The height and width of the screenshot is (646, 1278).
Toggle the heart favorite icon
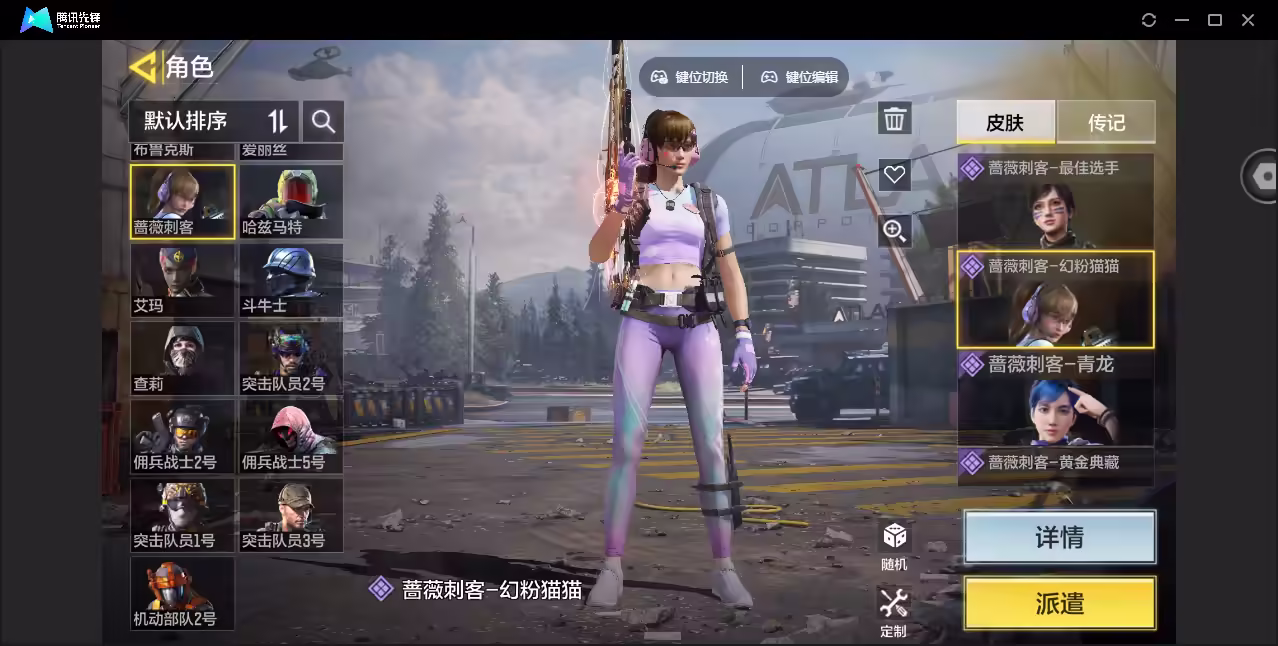pyautogui.click(x=894, y=175)
